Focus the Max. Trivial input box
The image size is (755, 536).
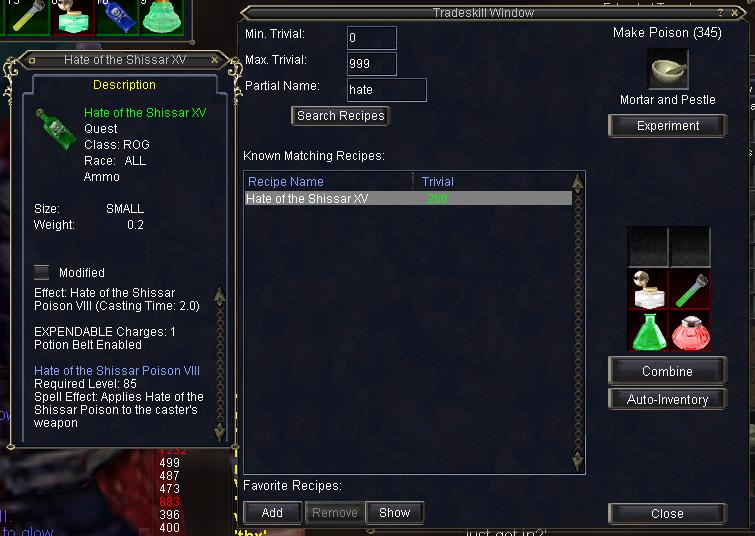[x=372, y=64]
